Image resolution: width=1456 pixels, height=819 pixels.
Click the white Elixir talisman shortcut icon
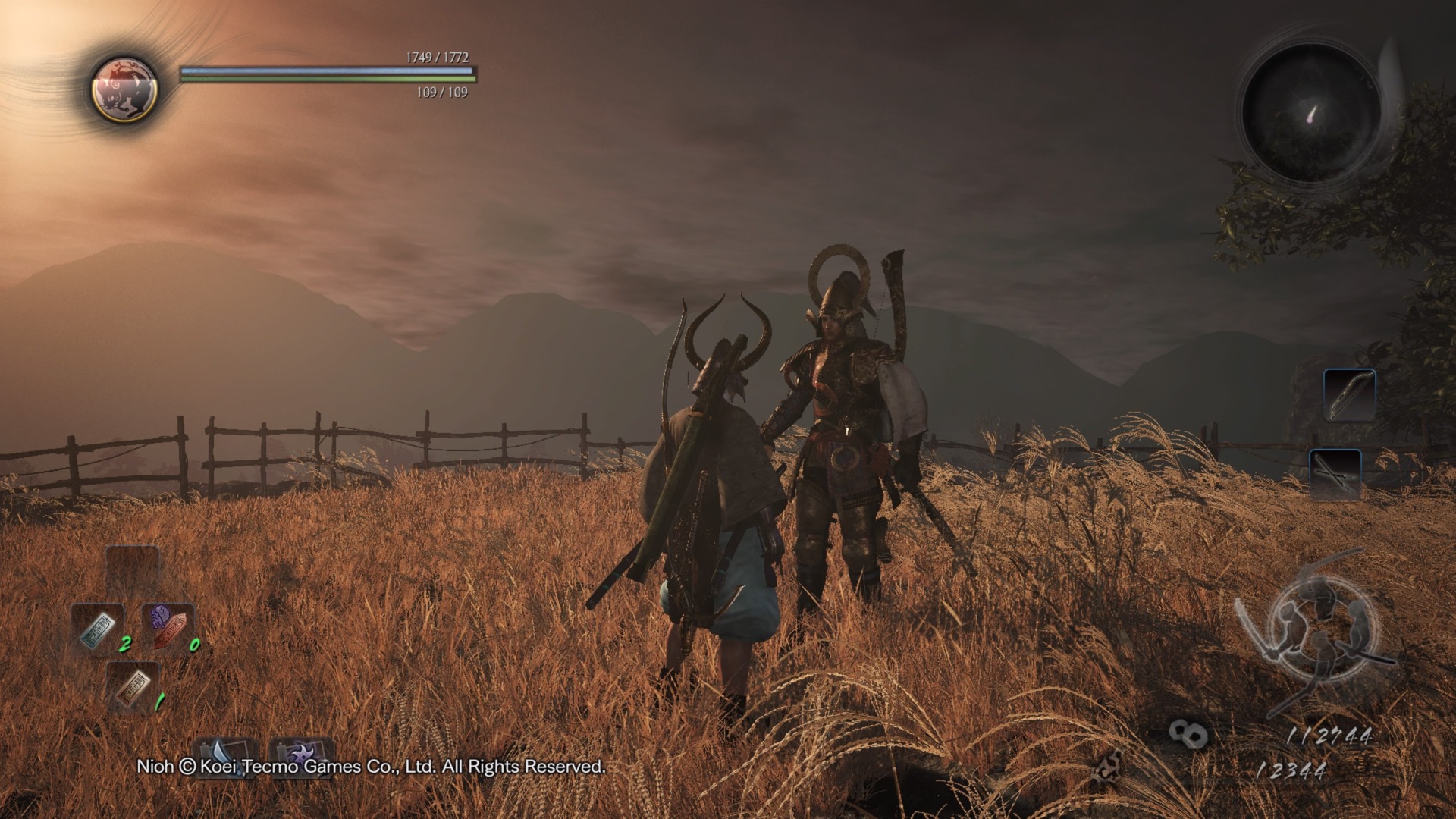(x=98, y=629)
